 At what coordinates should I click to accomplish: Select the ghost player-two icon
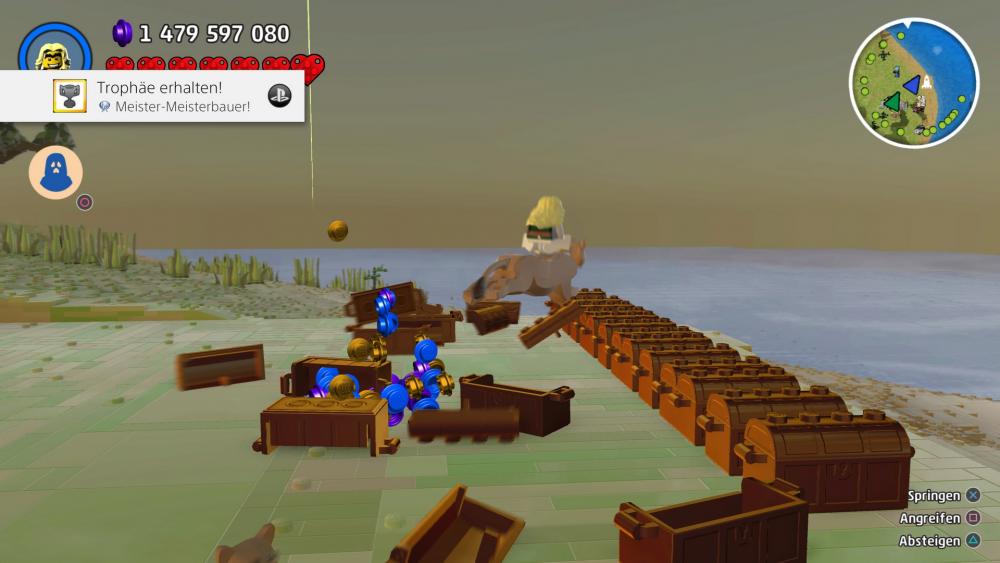(x=56, y=172)
